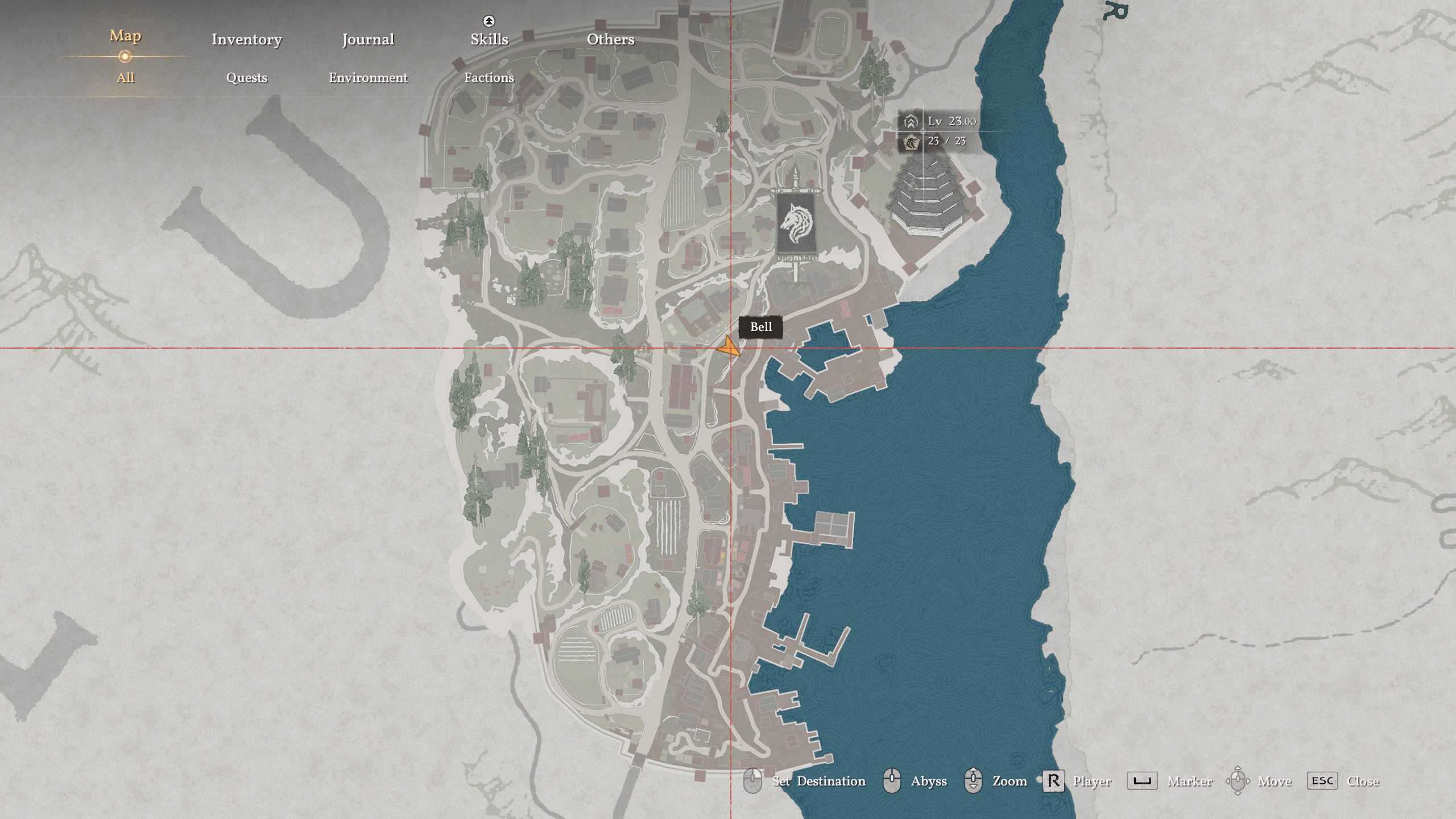Open the Journal tab
Screen dimensions: 1456x819
coord(368,39)
